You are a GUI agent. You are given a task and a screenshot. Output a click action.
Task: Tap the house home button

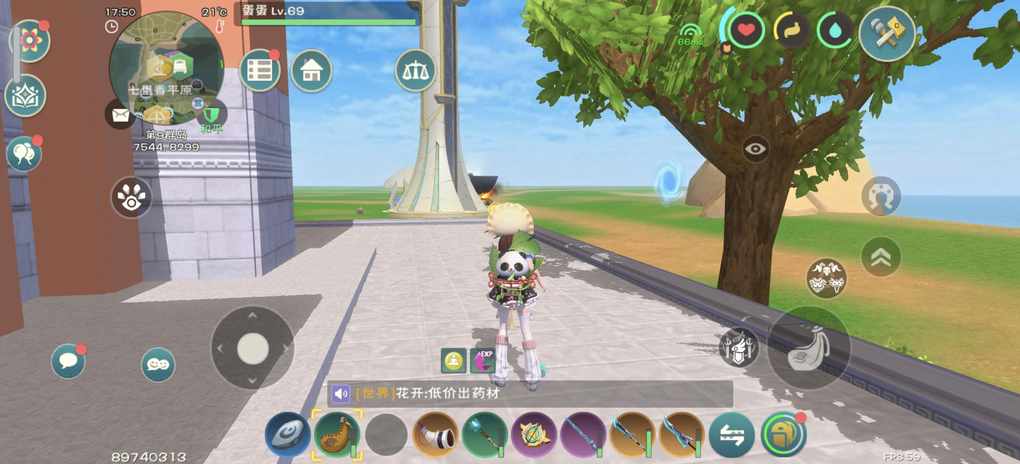(312, 70)
